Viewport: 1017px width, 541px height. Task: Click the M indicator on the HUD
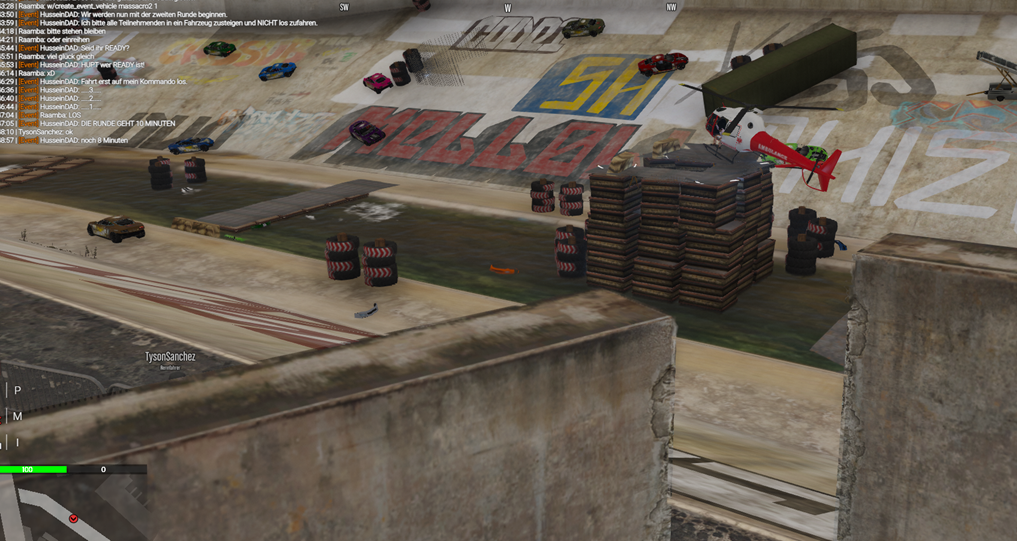coord(17,416)
